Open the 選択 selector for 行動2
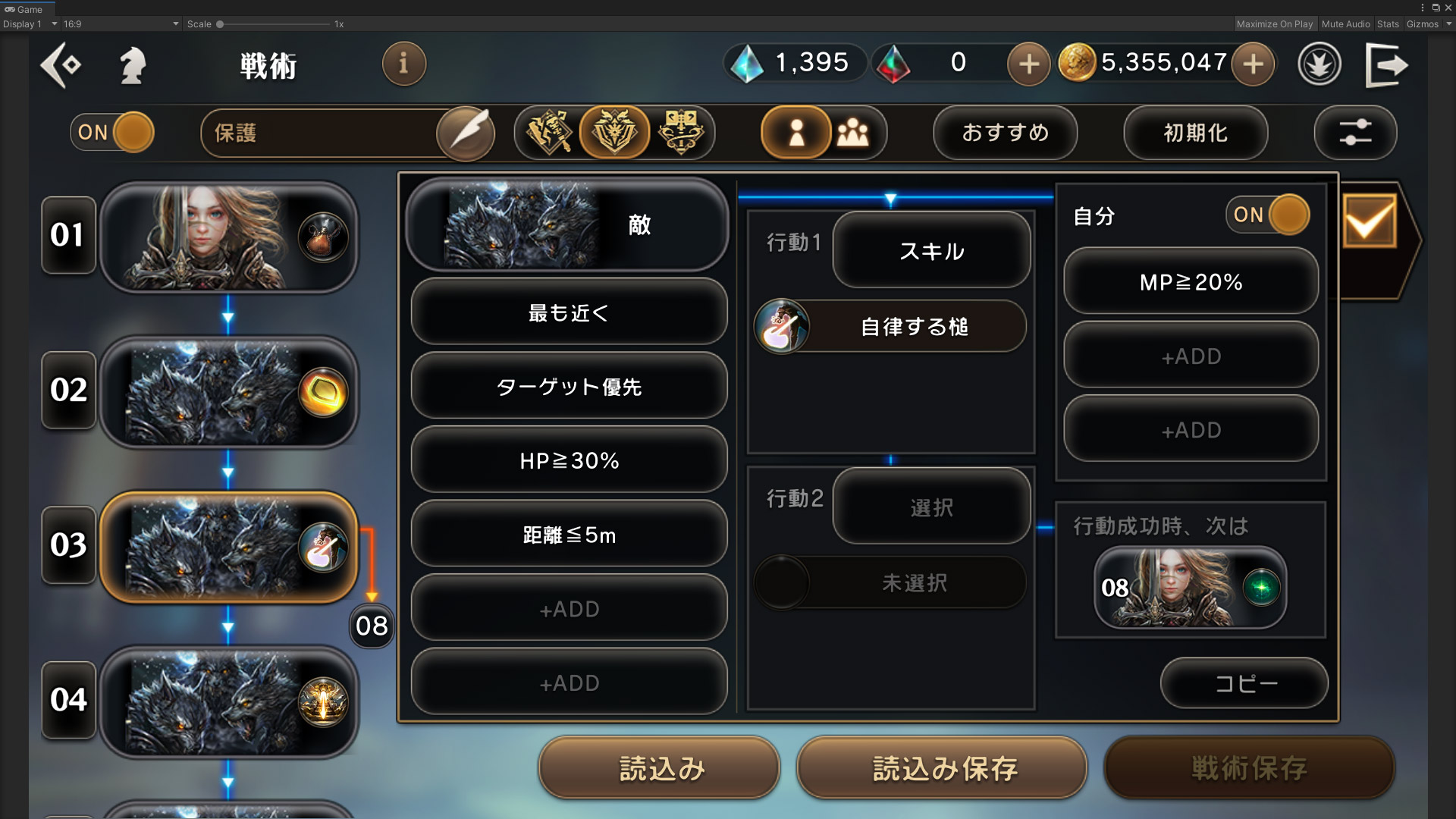This screenshot has height=819, width=1456. point(931,507)
